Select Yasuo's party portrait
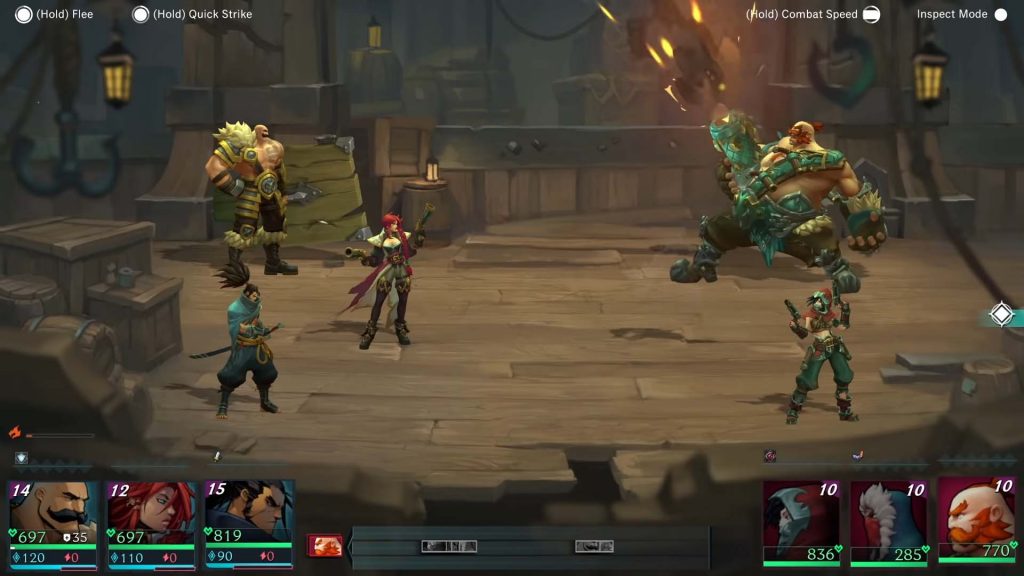 pos(249,512)
